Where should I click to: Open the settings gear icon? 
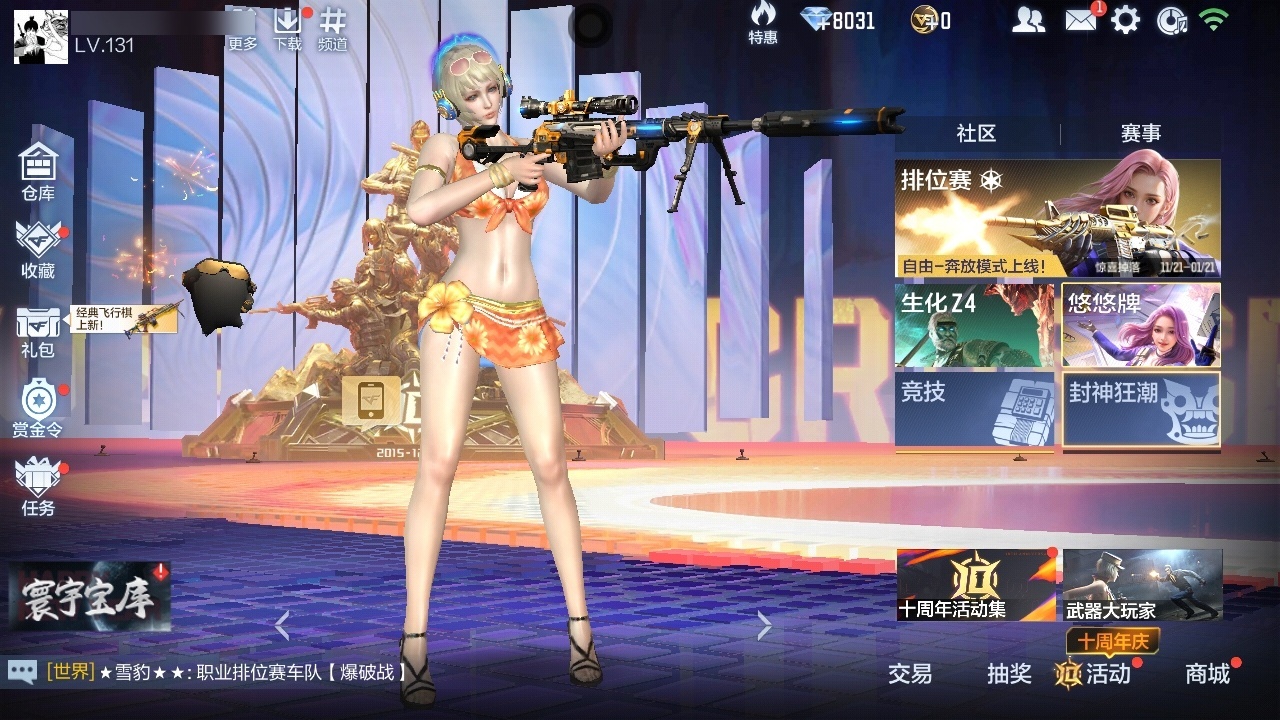1127,18
